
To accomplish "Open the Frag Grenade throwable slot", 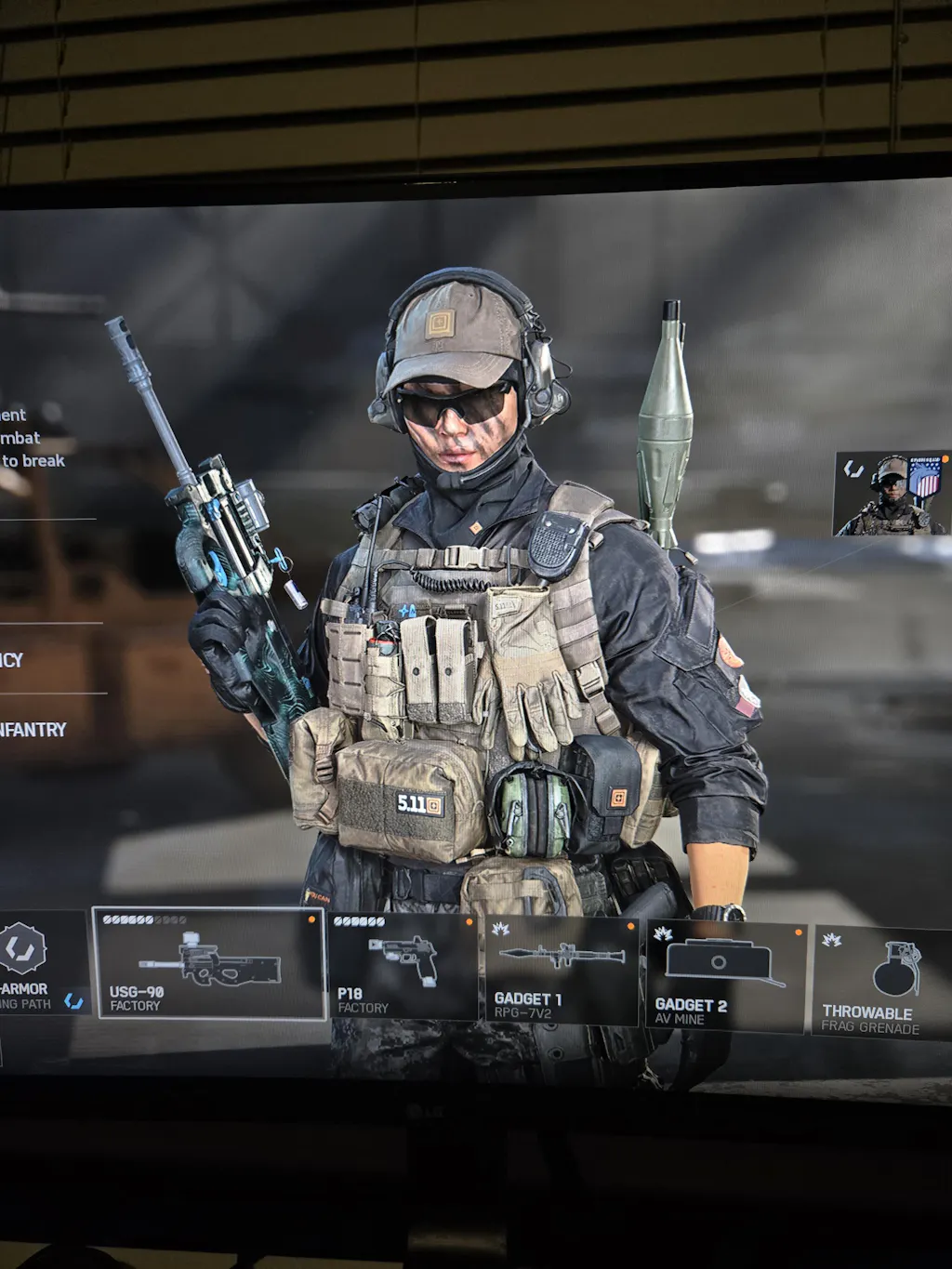I will pos(881,983).
